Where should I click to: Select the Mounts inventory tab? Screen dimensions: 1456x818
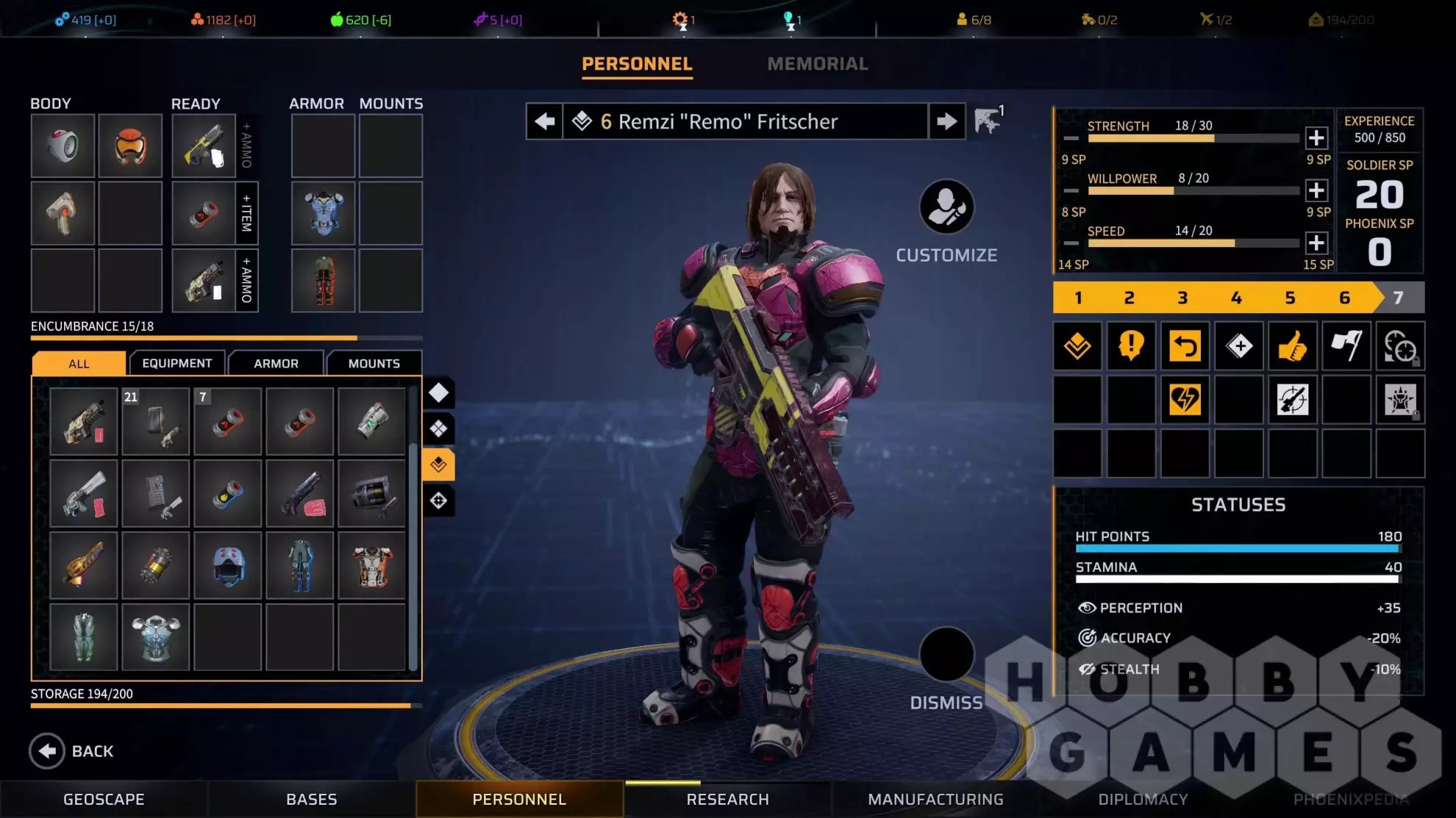374,363
